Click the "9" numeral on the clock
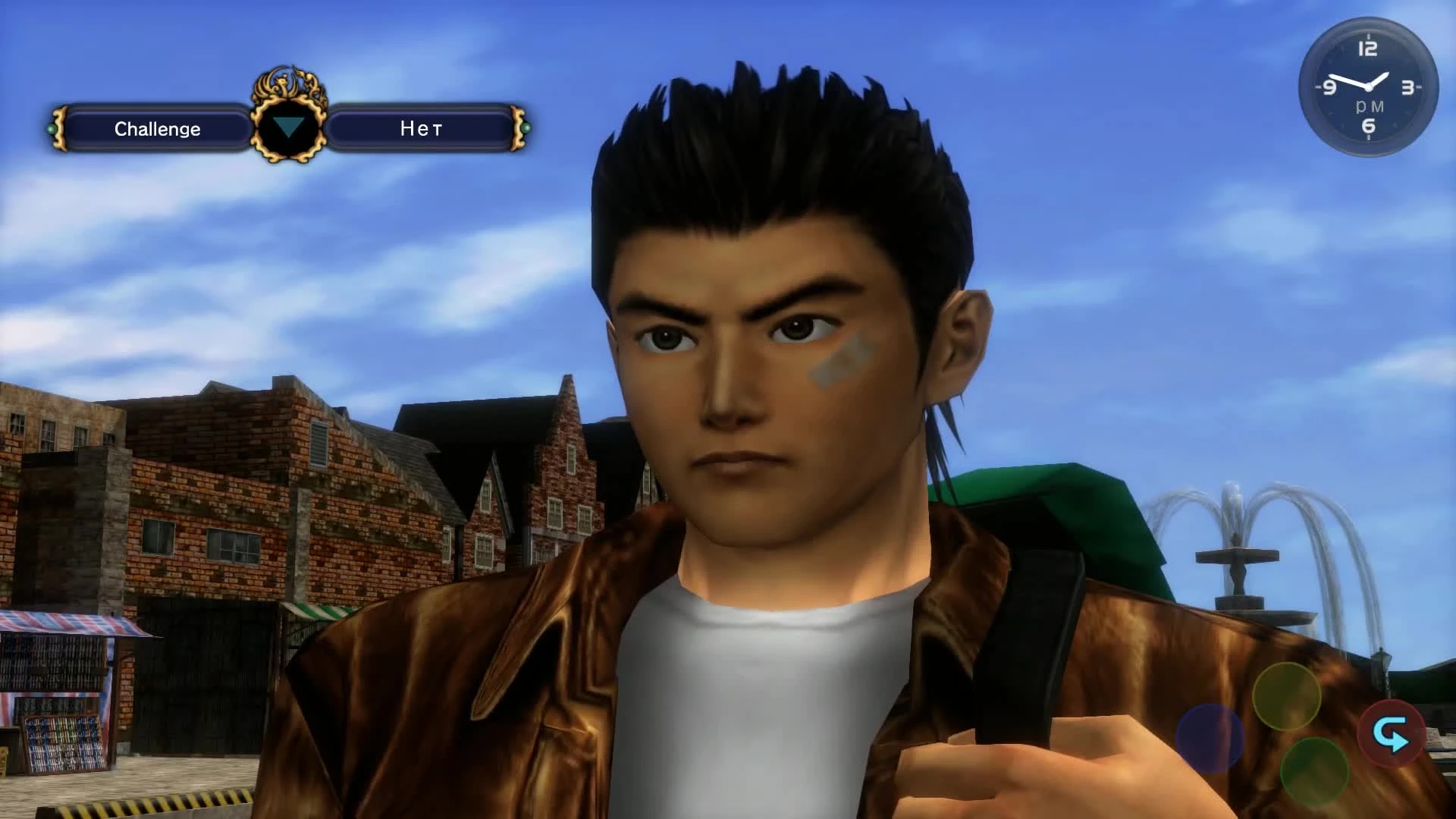 1329,88
